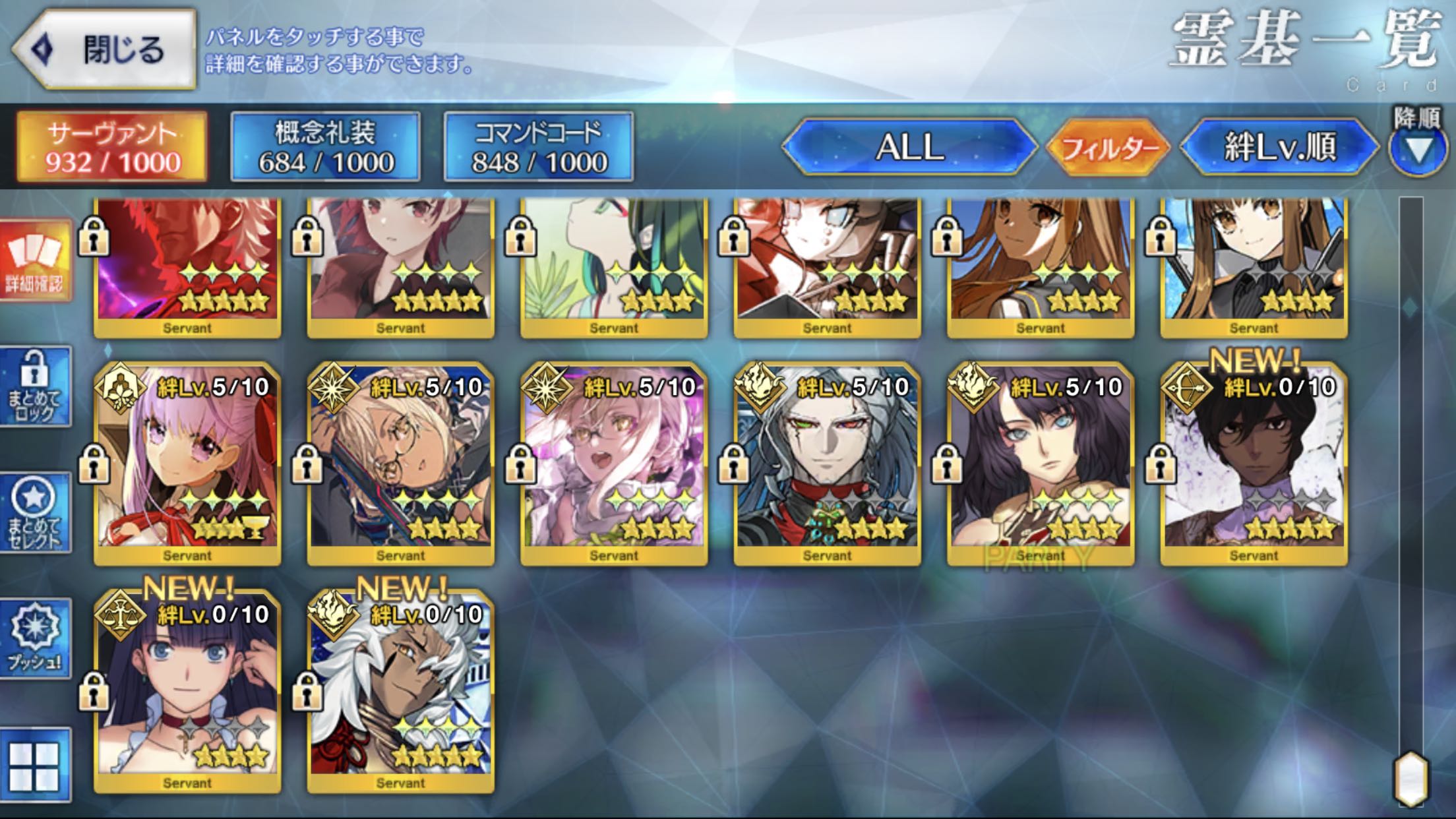This screenshot has width=1456, height=819.
Task: Change sorting via 絆Lv.順 button
Action: [x=1279, y=147]
